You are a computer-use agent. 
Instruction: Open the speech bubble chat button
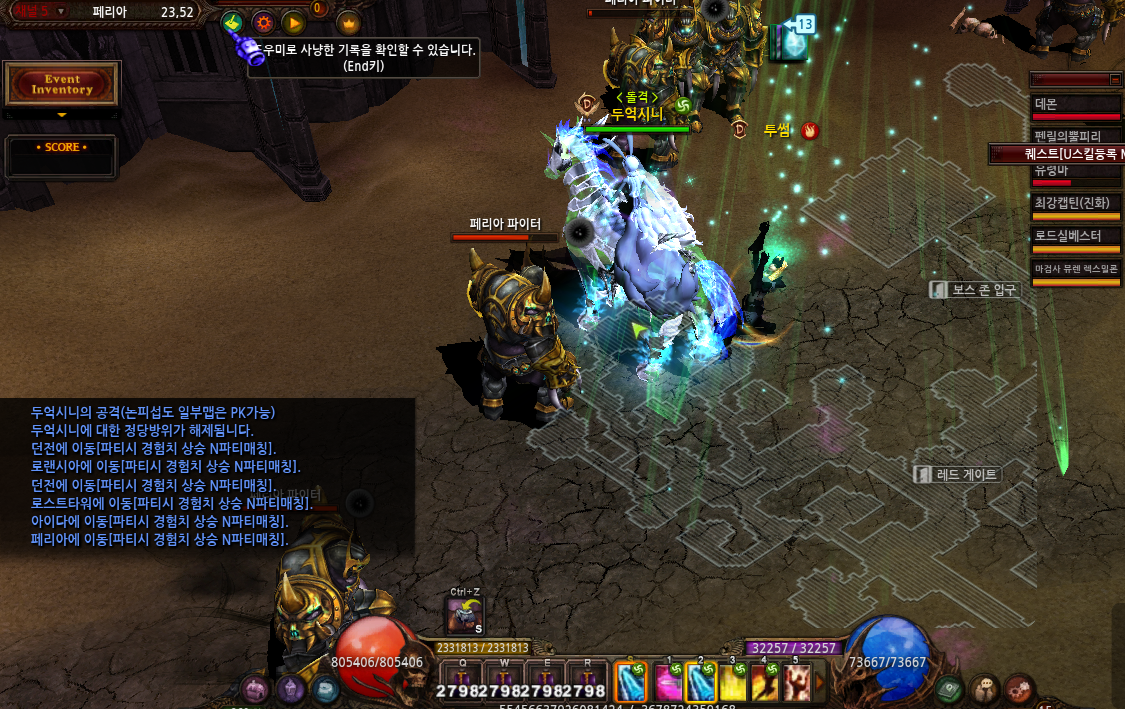pos(984,689)
